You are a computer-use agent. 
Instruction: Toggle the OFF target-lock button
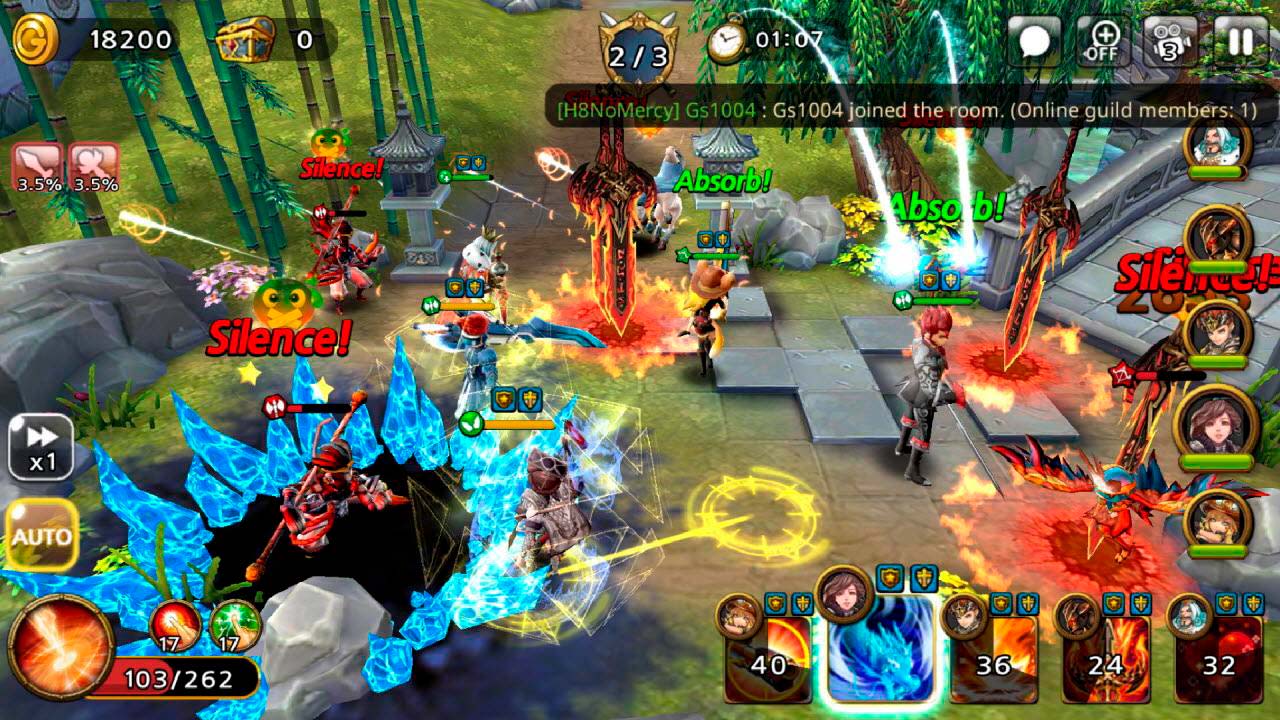(x=1104, y=41)
